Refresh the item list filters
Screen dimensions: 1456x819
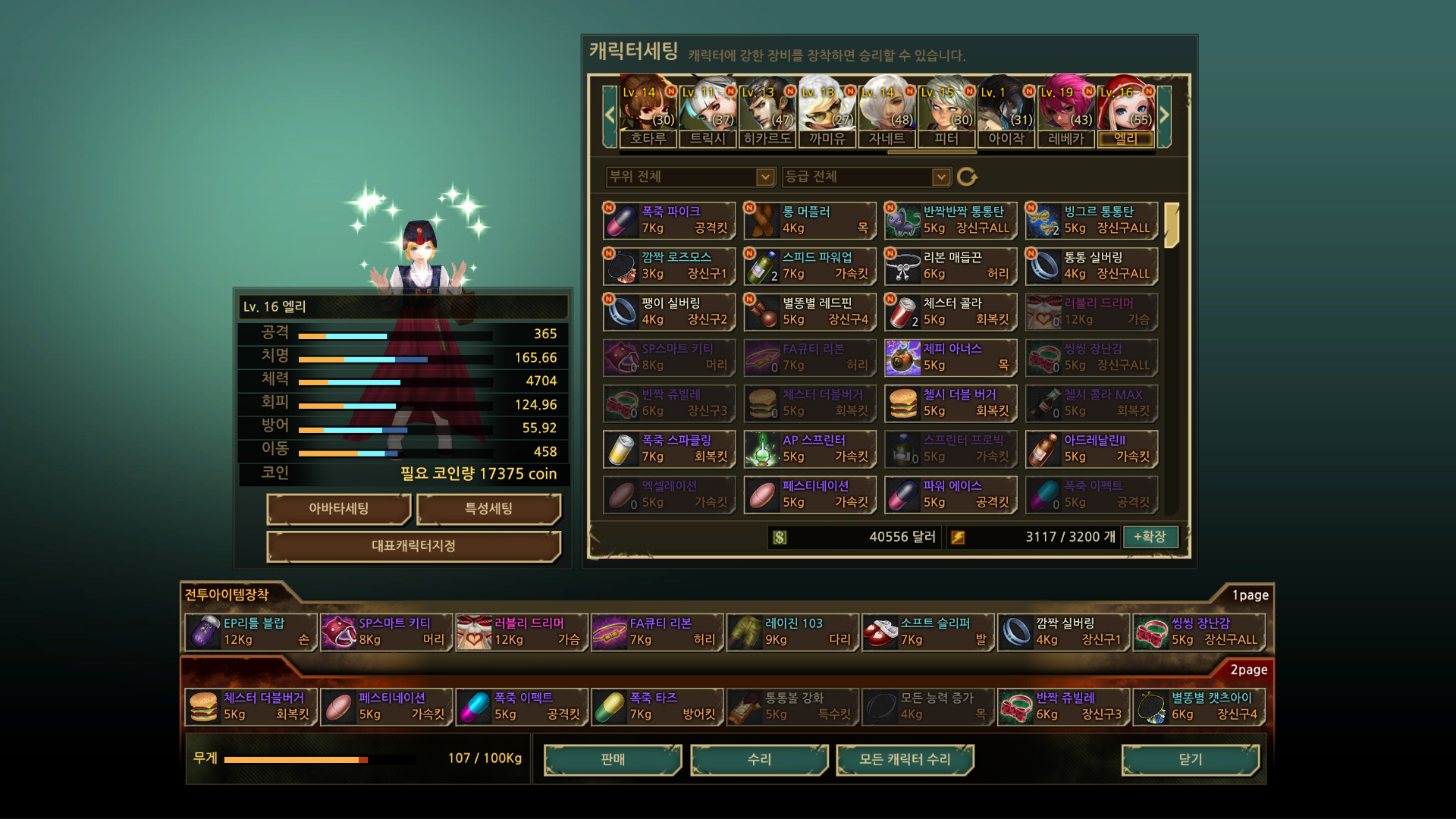point(967,177)
